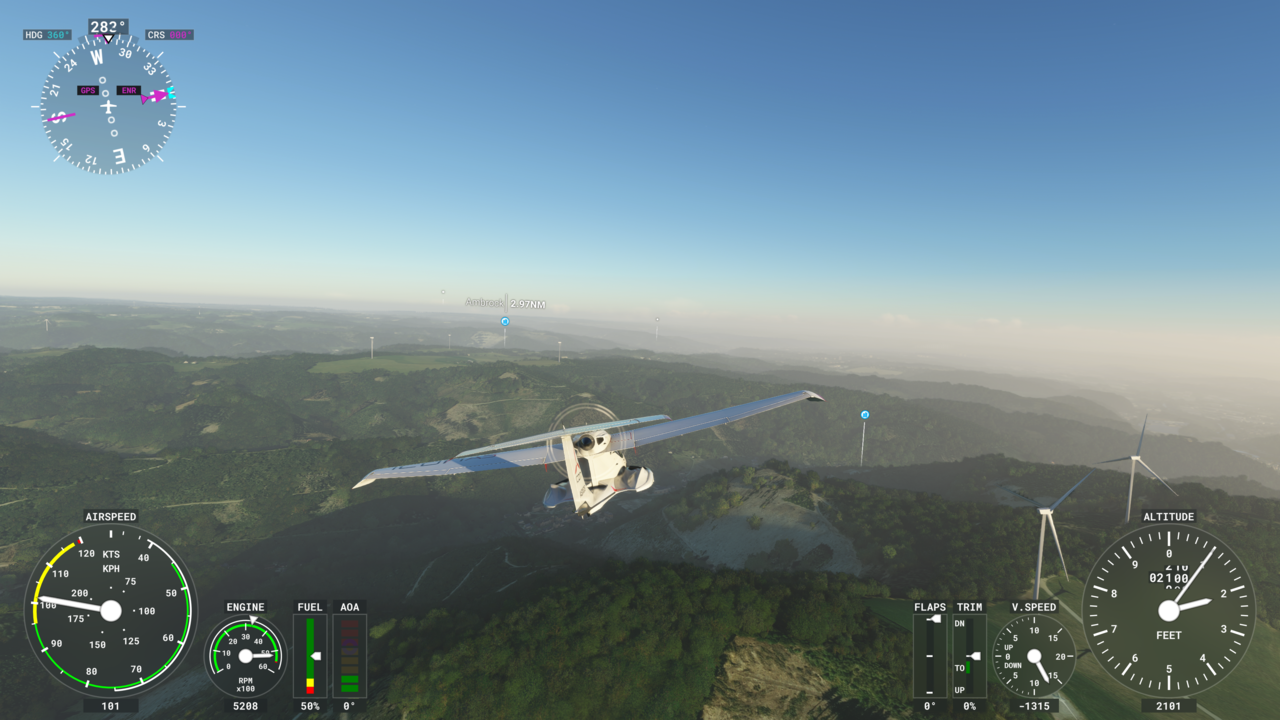Click the magenta GPS badge on the compass
This screenshot has height=720, width=1280.
click(x=86, y=89)
